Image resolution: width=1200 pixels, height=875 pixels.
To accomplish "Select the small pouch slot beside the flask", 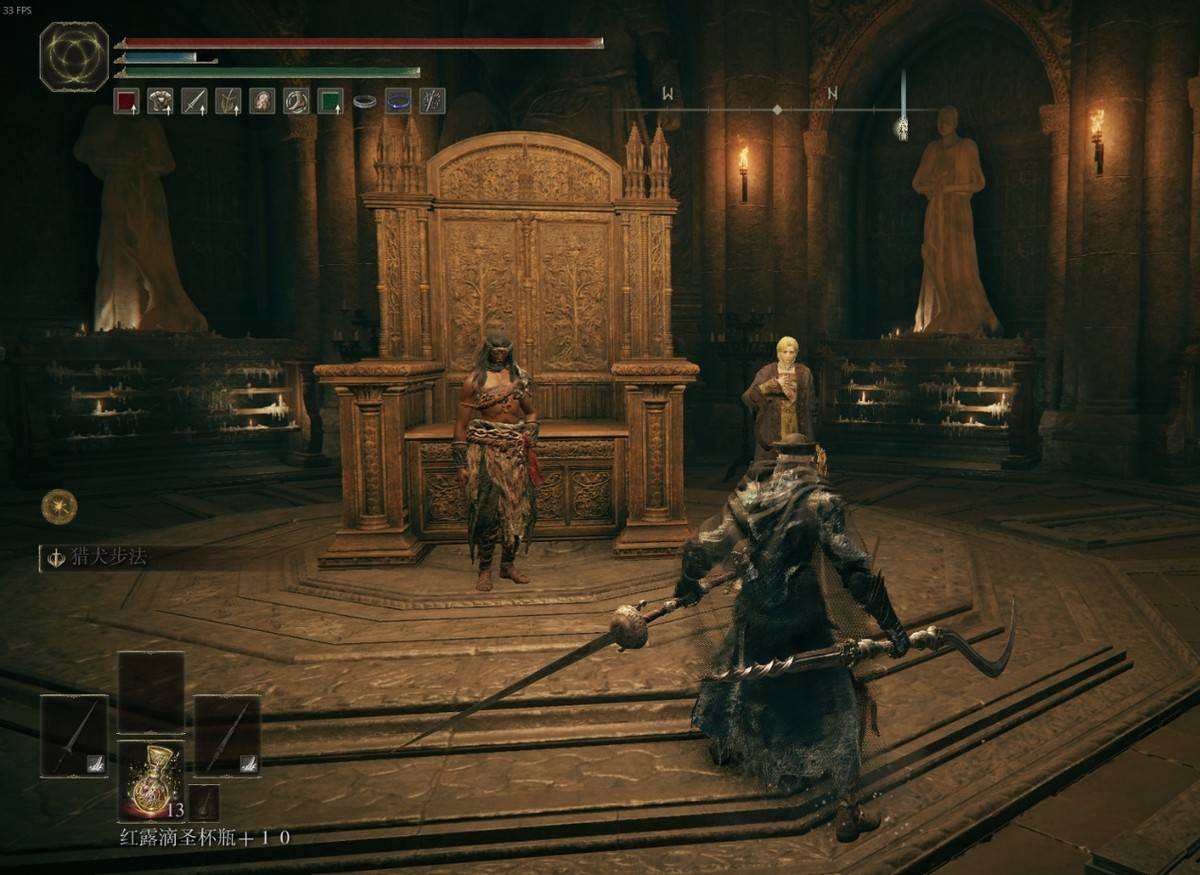I will point(204,803).
